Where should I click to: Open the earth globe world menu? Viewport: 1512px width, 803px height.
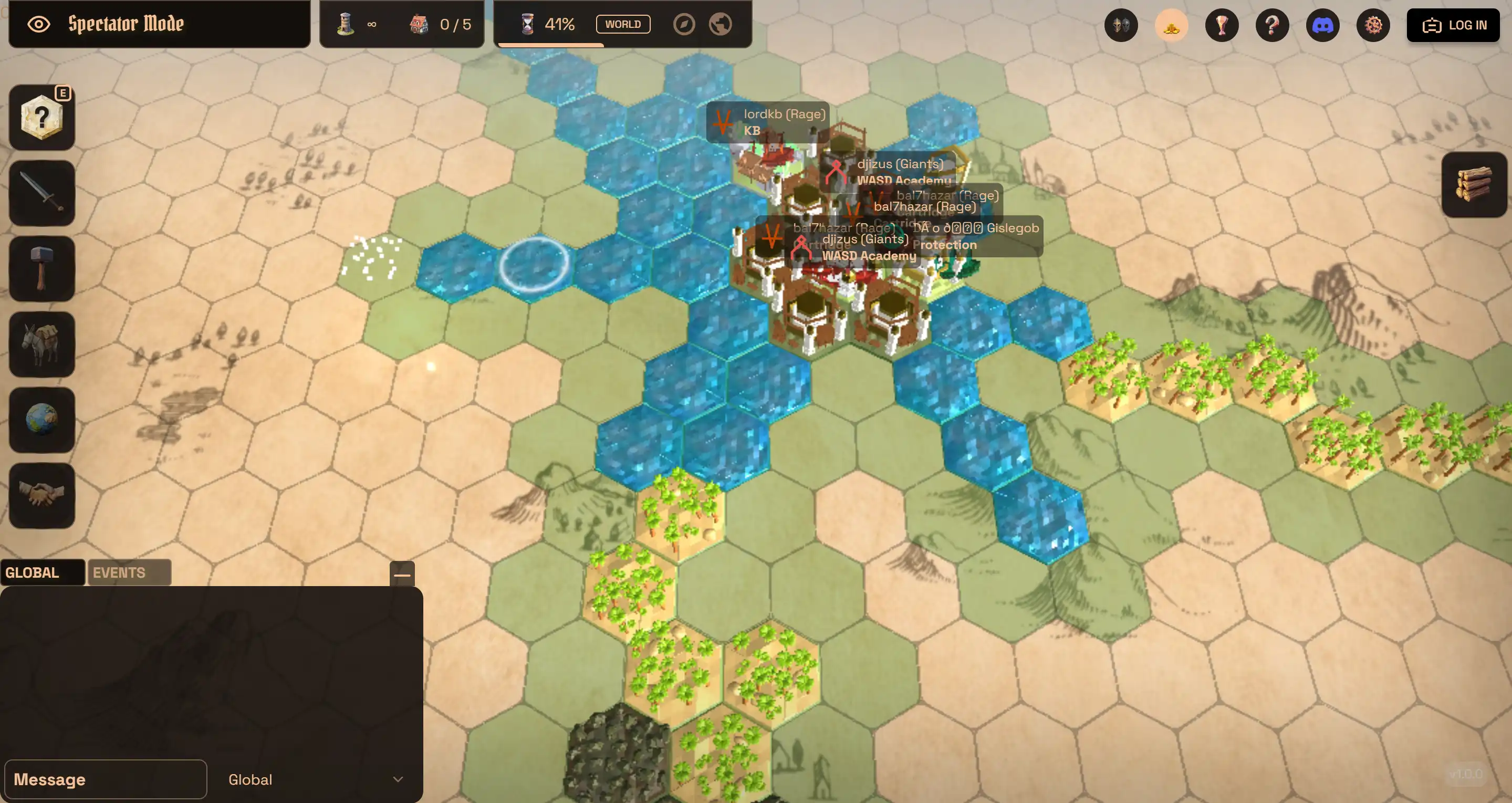click(x=41, y=420)
